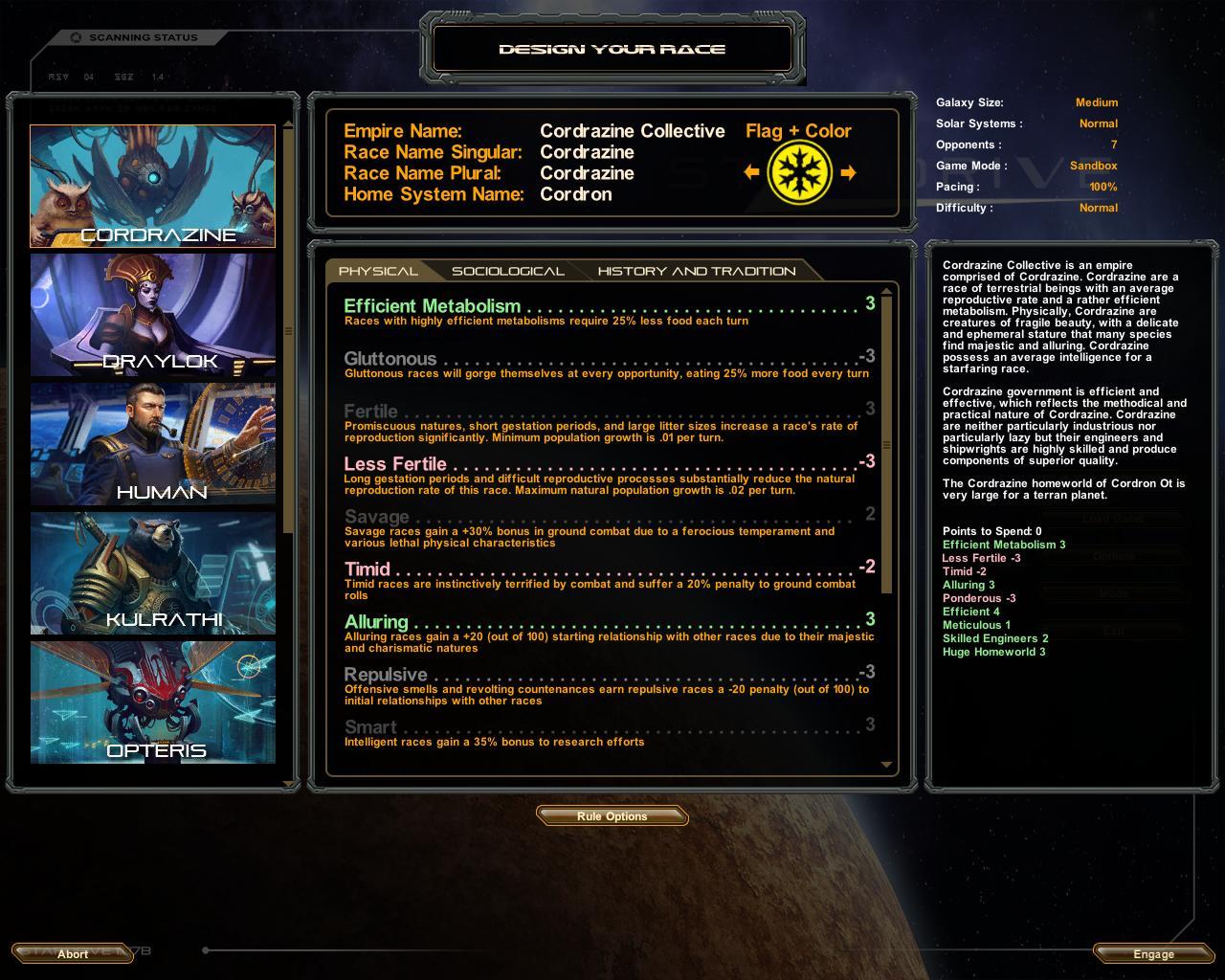Select the Kulrathi race portrait
The width and height of the screenshot is (1225, 980).
click(152, 573)
